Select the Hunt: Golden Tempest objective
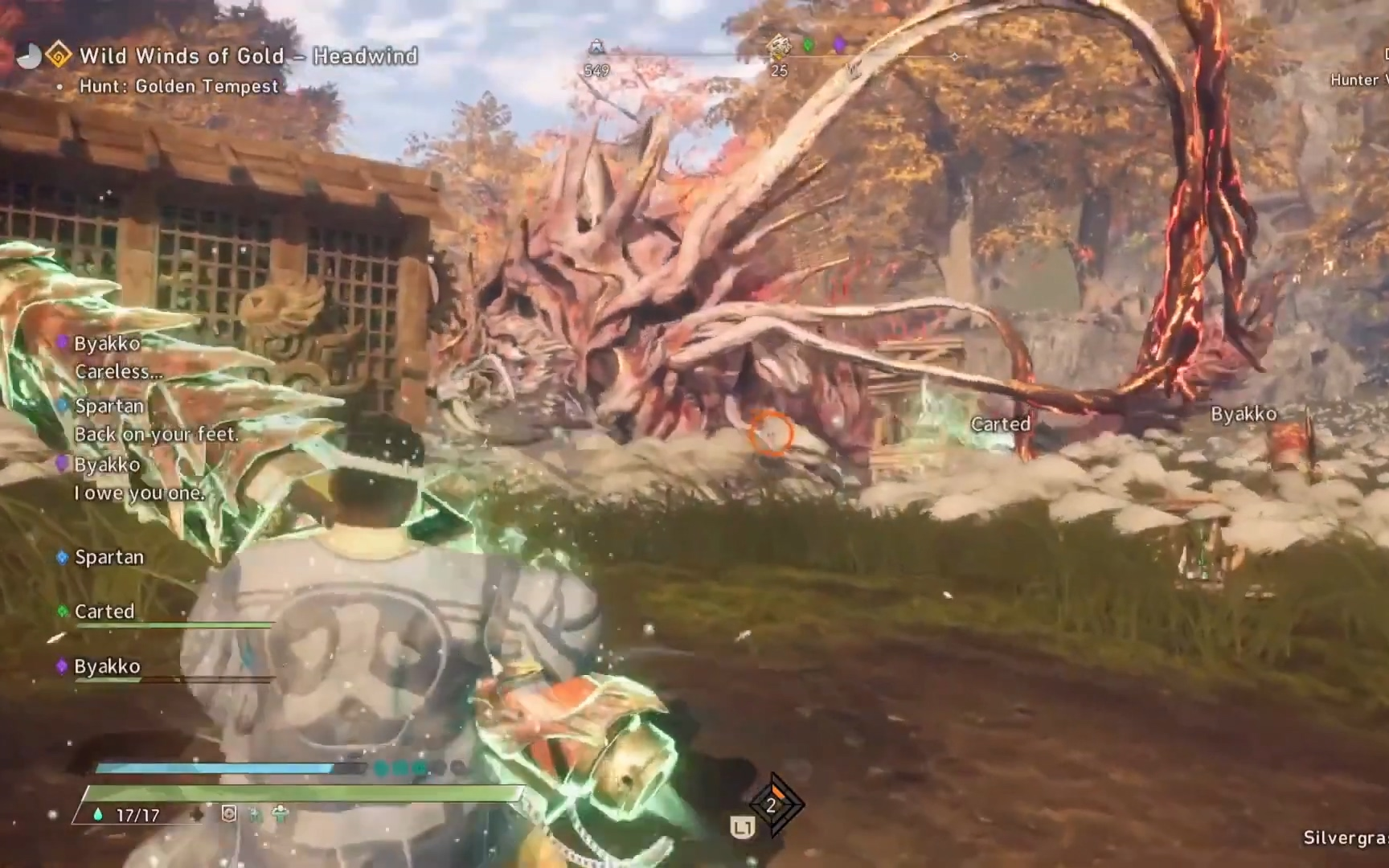Viewport: 1389px width, 868px height. (178, 86)
